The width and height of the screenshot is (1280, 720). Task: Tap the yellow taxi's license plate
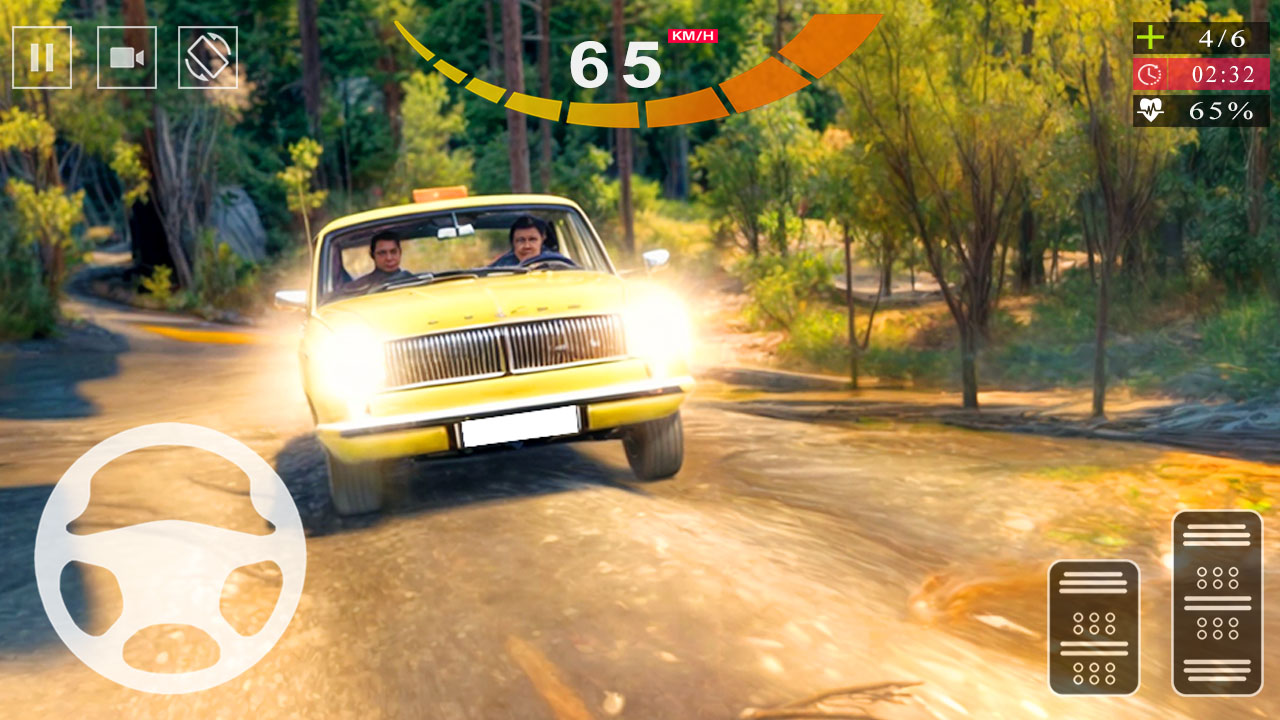pos(520,424)
